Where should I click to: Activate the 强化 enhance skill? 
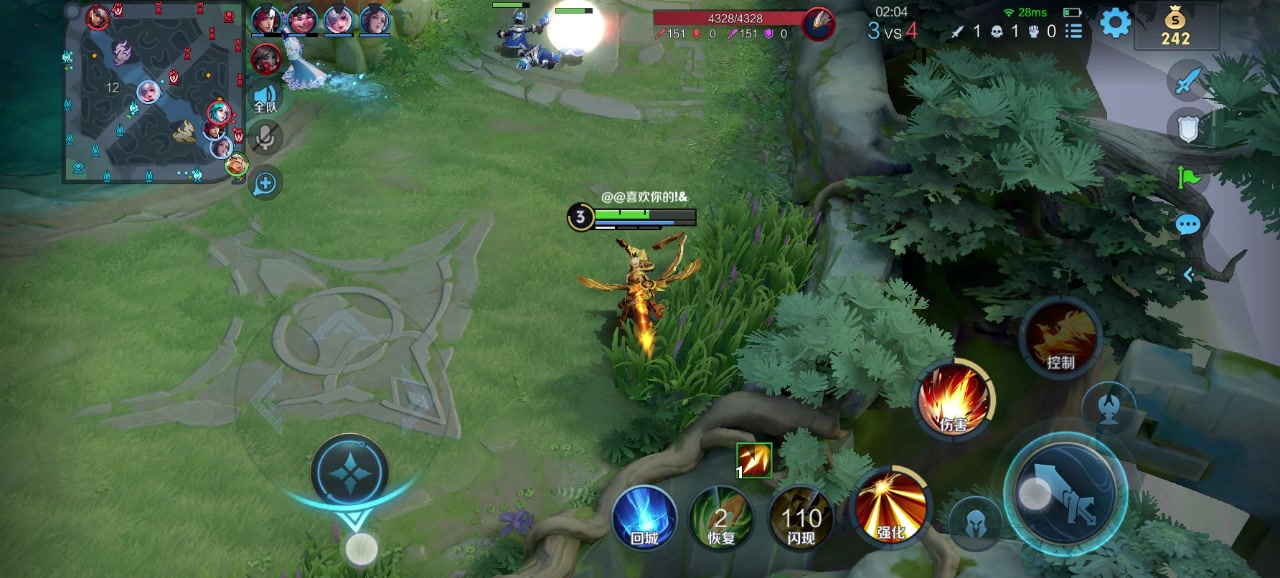click(x=890, y=506)
